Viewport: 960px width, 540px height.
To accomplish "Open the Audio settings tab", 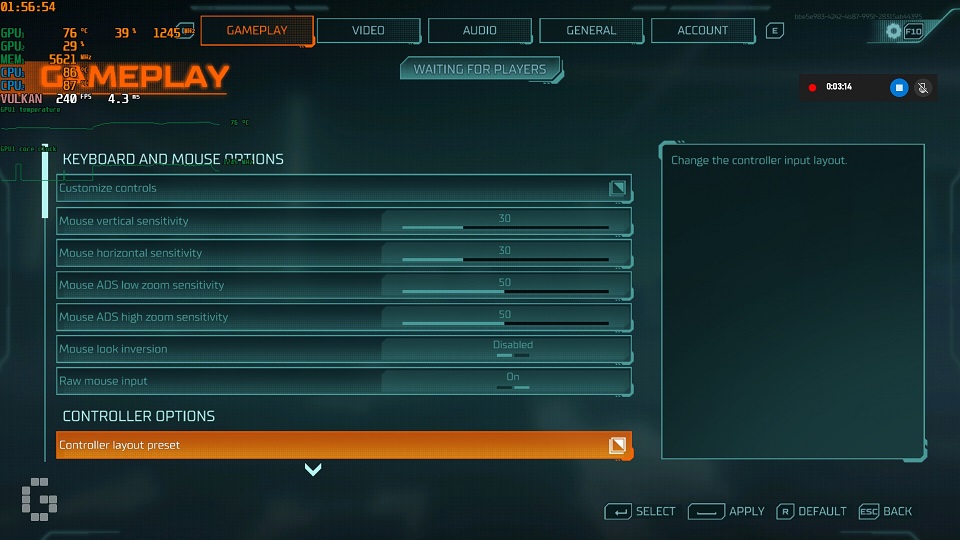I will (x=479, y=30).
